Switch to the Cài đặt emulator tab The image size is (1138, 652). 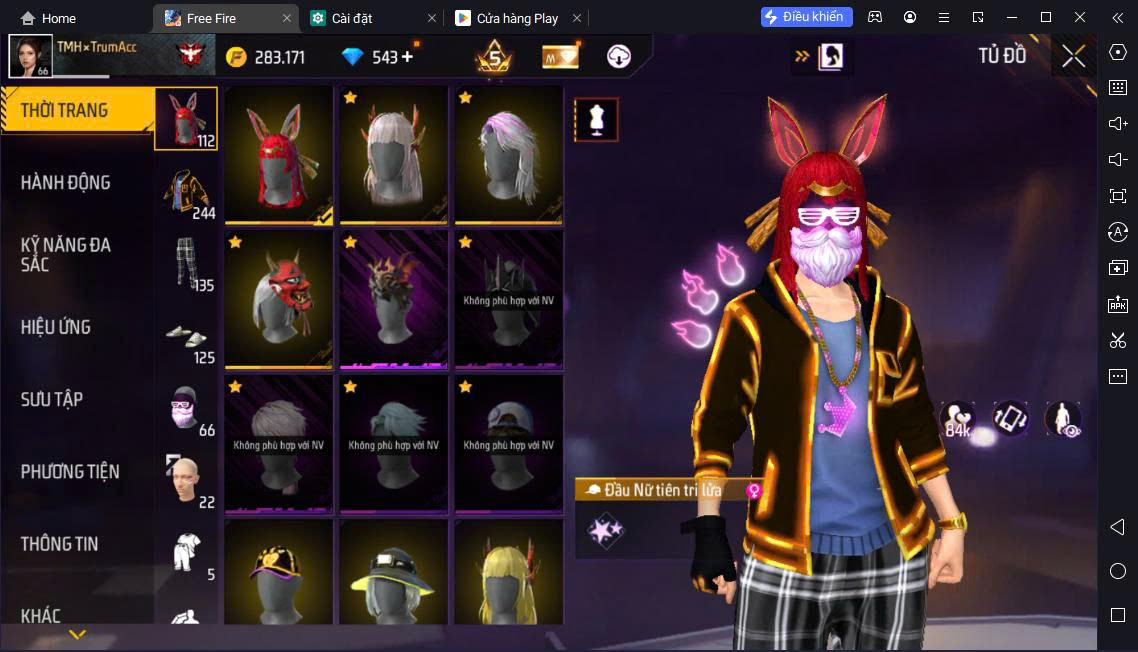click(352, 18)
